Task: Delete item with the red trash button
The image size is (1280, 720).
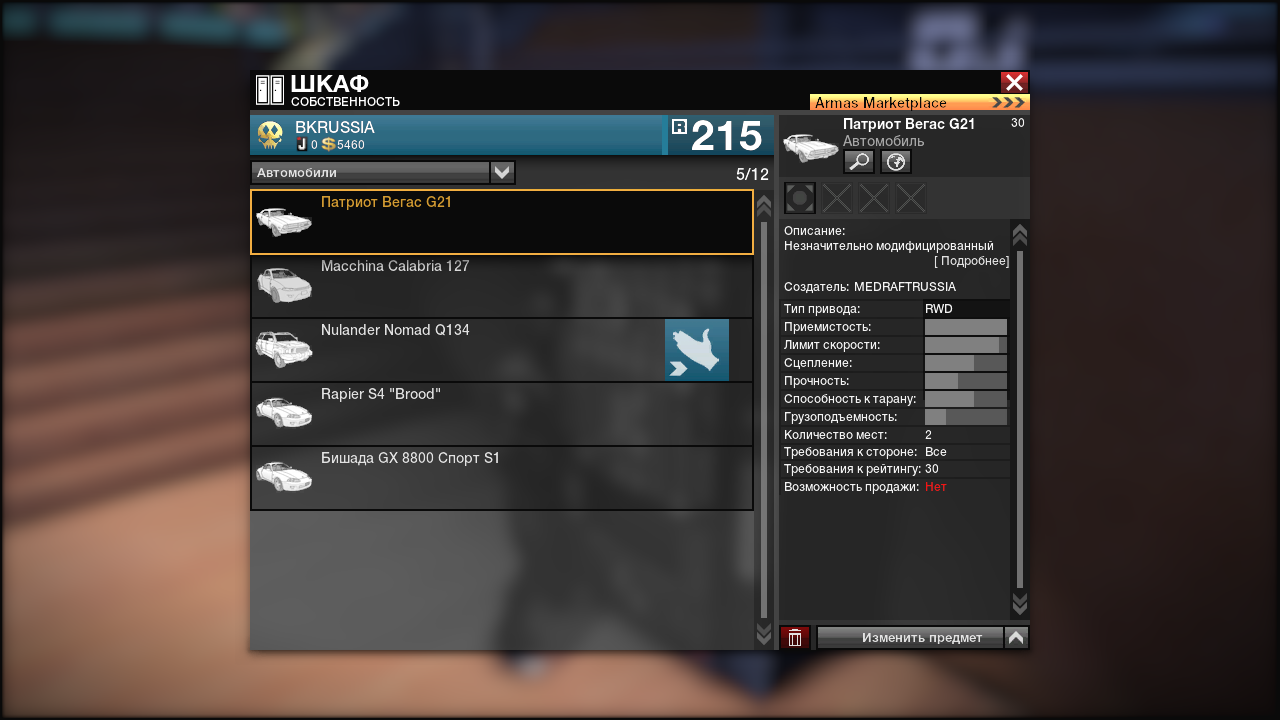Action: (795, 638)
